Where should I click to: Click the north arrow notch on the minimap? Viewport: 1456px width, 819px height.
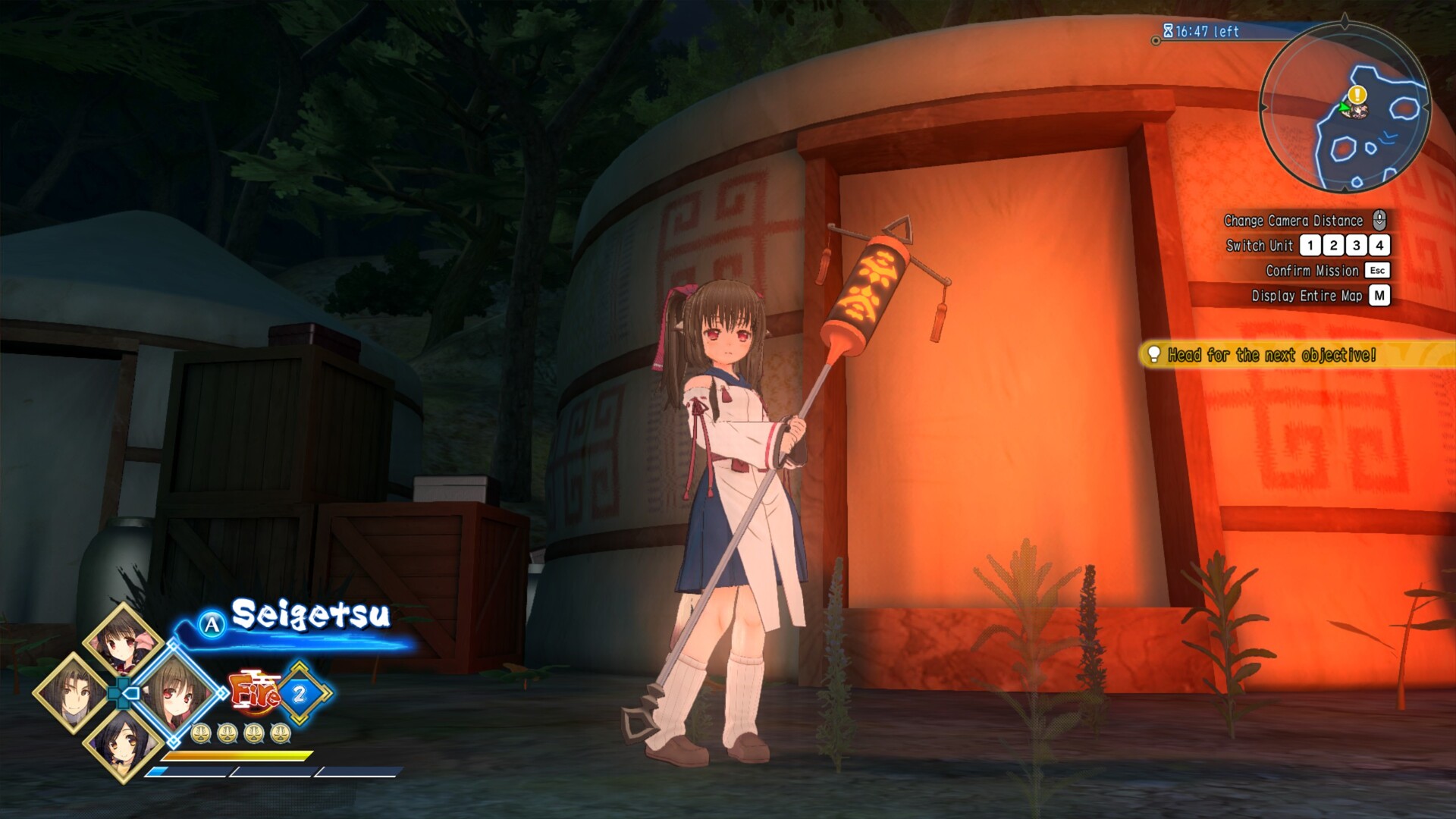[x=1344, y=20]
